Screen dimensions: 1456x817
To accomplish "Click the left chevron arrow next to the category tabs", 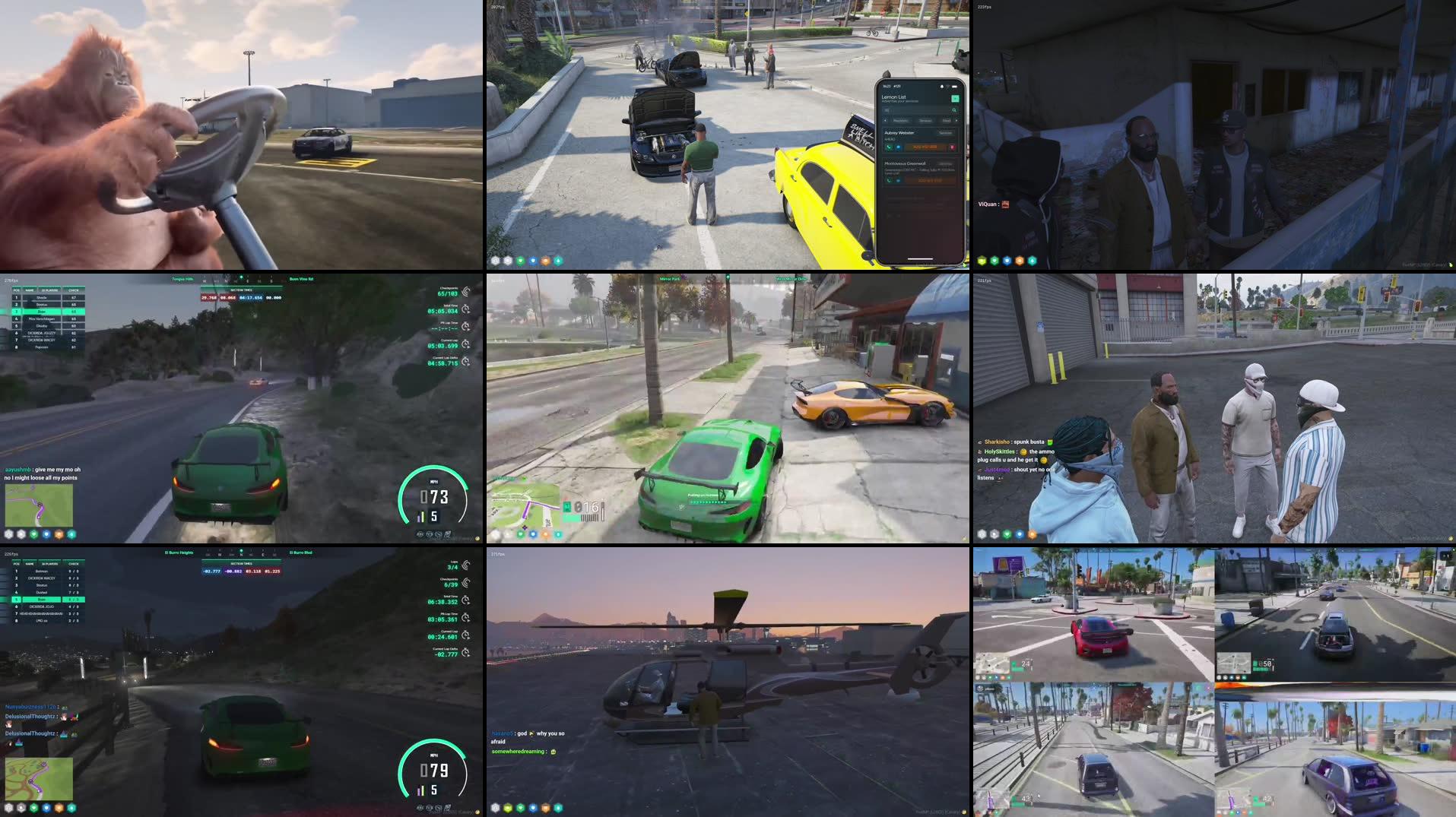I will click(886, 121).
